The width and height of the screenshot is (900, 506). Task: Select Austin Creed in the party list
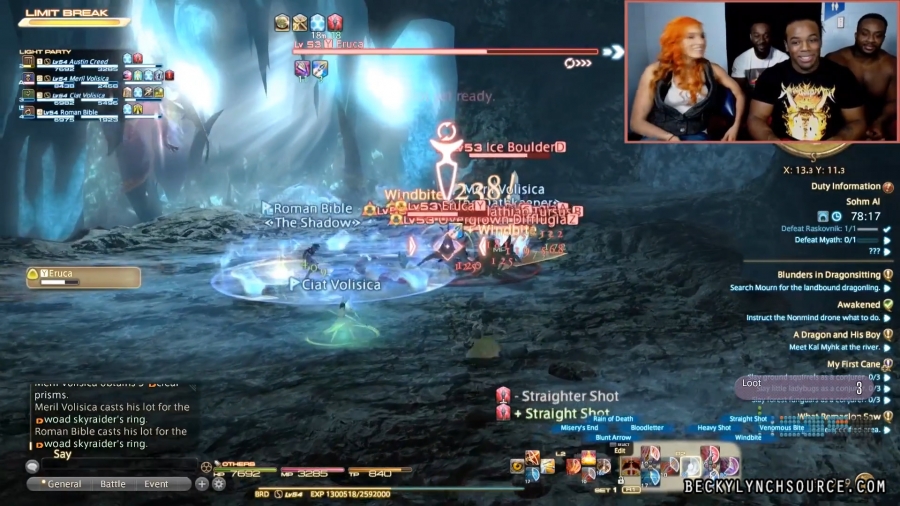[x=80, y=60]
